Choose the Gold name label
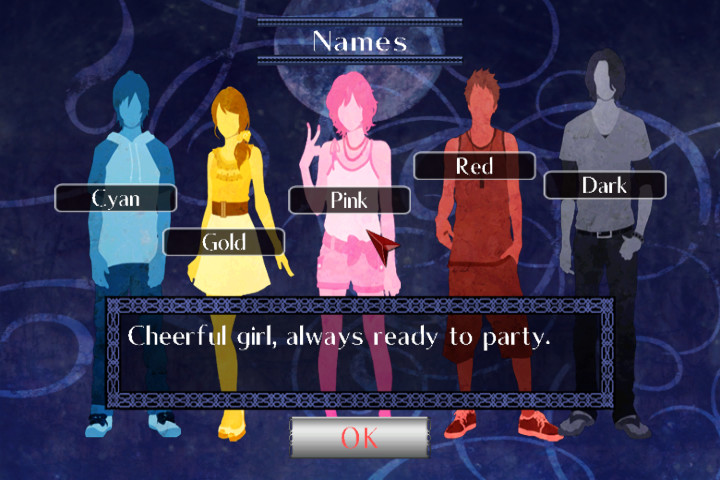The image size is (720, 480). [224, 242]
